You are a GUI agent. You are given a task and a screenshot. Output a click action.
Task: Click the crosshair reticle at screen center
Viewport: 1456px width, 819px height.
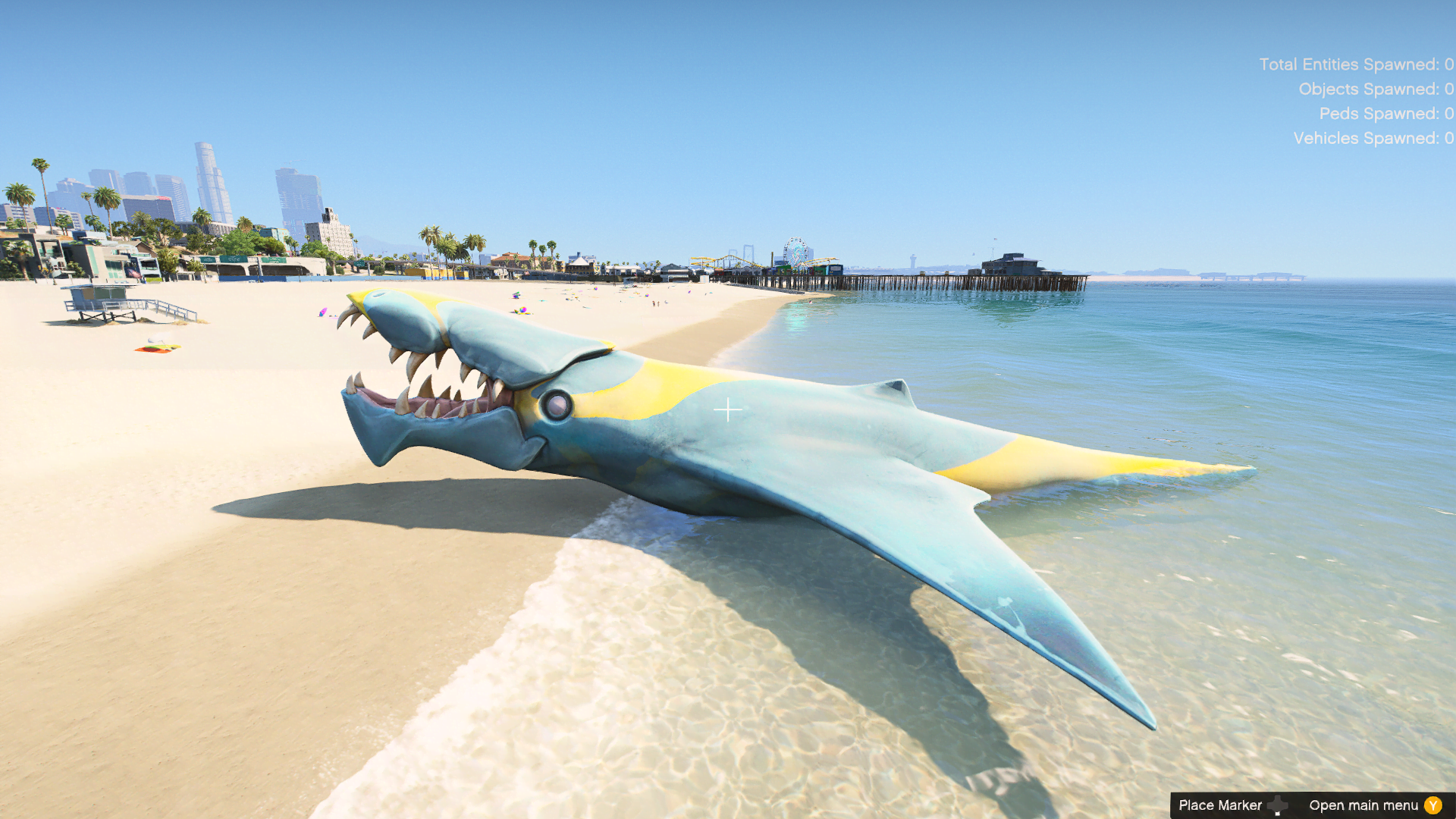(730, 409)
